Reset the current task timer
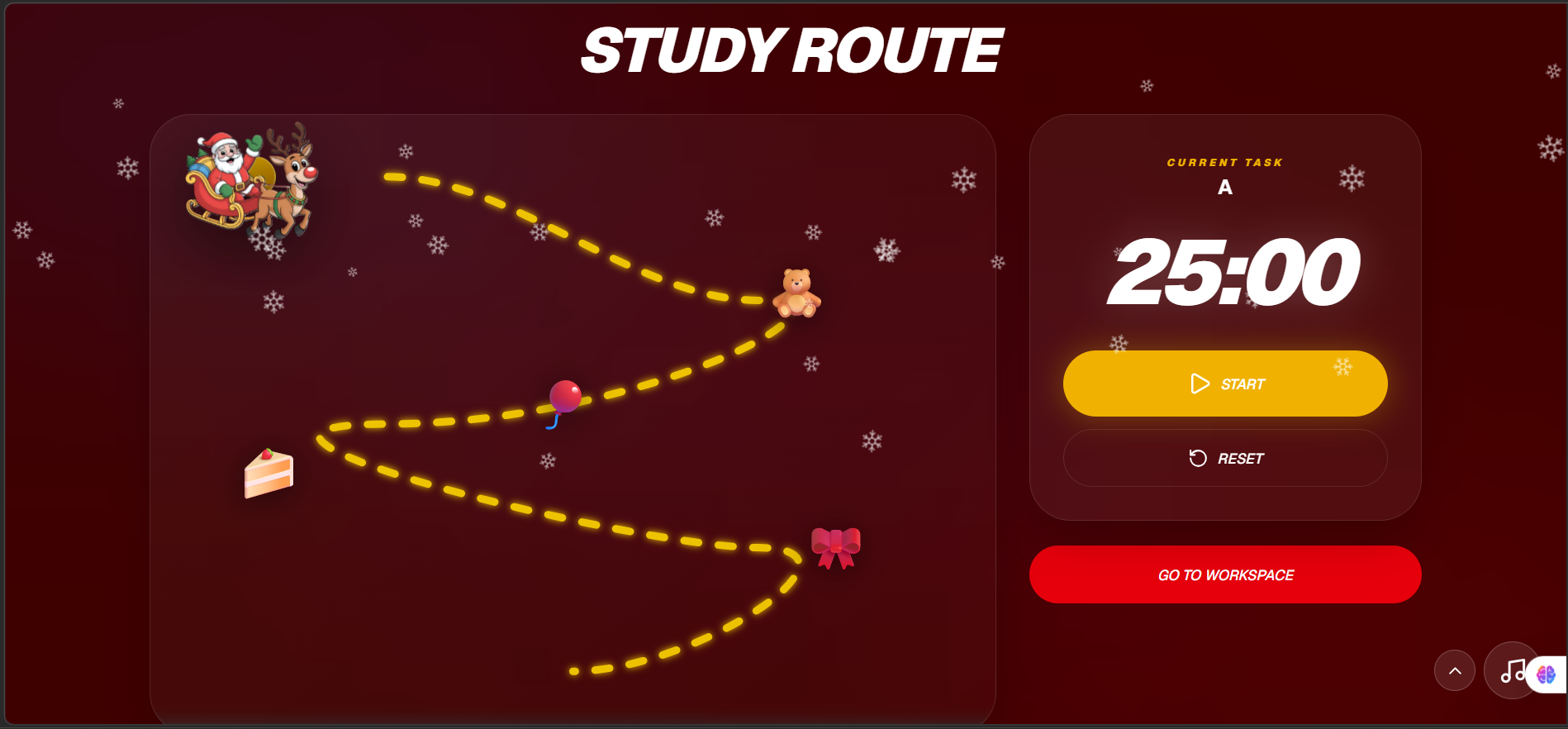Image resolution: width=1568 pixels, height=729 pixels. click(1224, 458)
